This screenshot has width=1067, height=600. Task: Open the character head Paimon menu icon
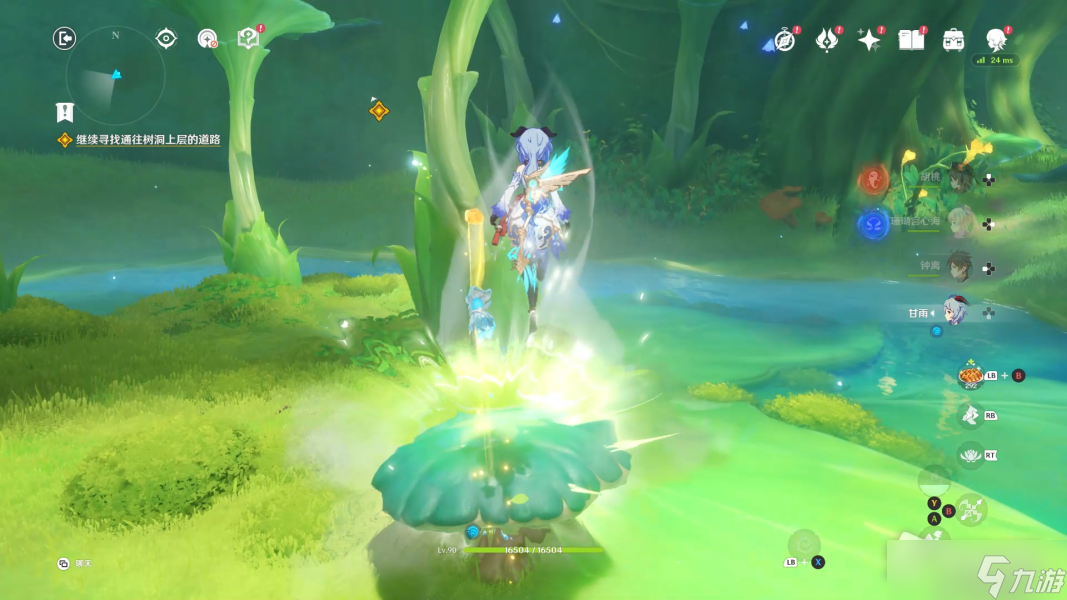click(996, 40)
